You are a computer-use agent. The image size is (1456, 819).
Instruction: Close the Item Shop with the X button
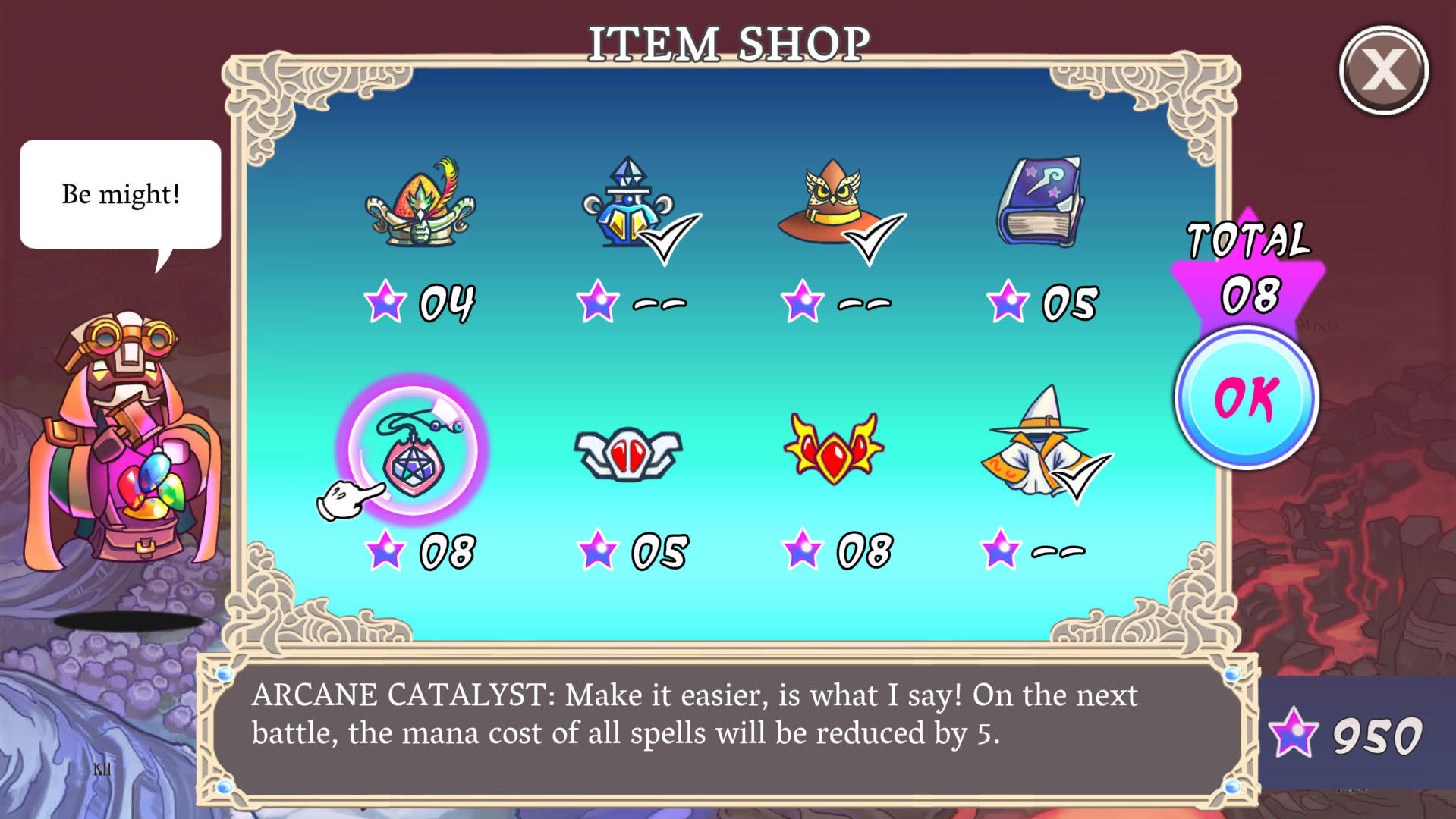click(1385, 70)
